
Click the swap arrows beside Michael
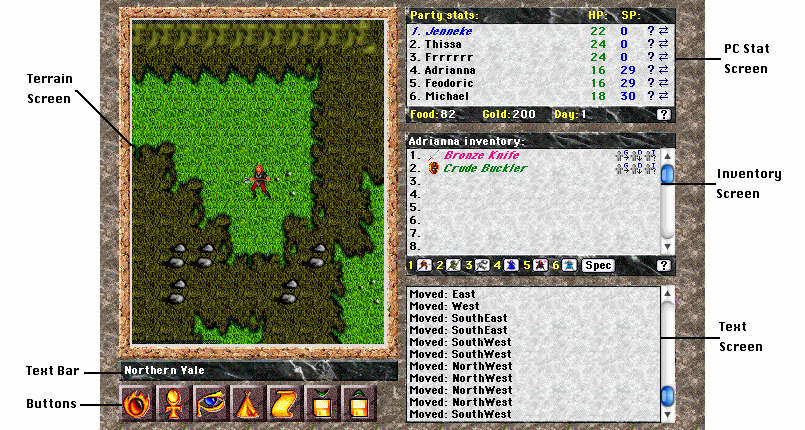664,96
